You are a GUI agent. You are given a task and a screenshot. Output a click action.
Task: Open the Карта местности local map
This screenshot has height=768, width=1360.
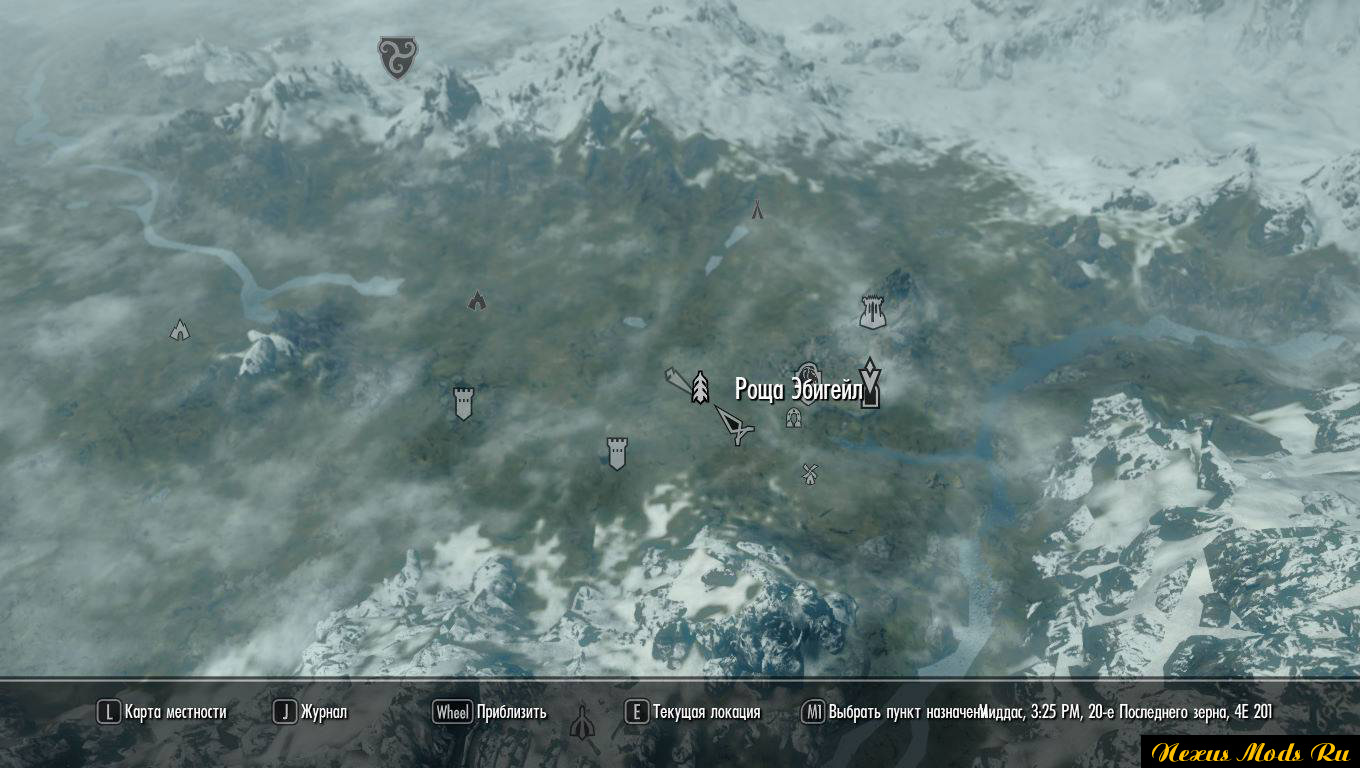164,712
